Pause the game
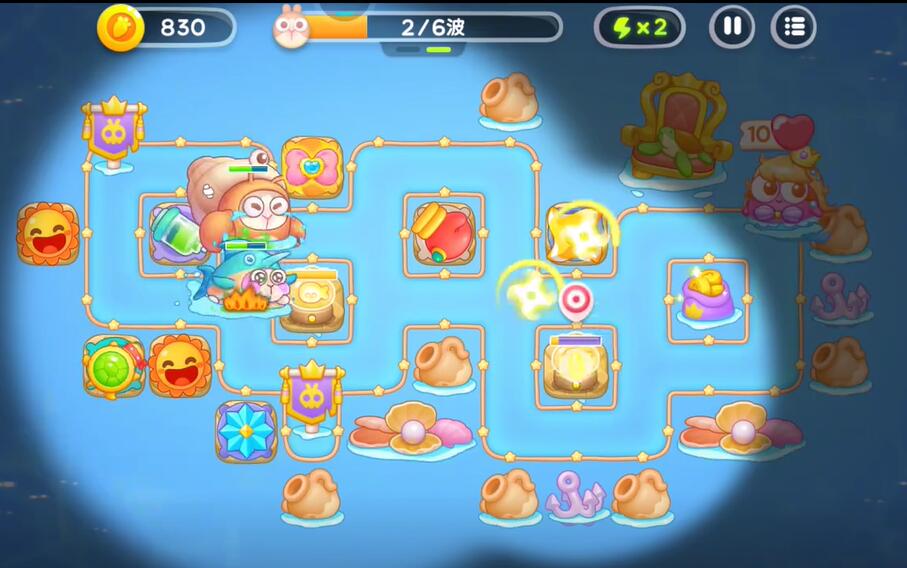 [732, 27]
